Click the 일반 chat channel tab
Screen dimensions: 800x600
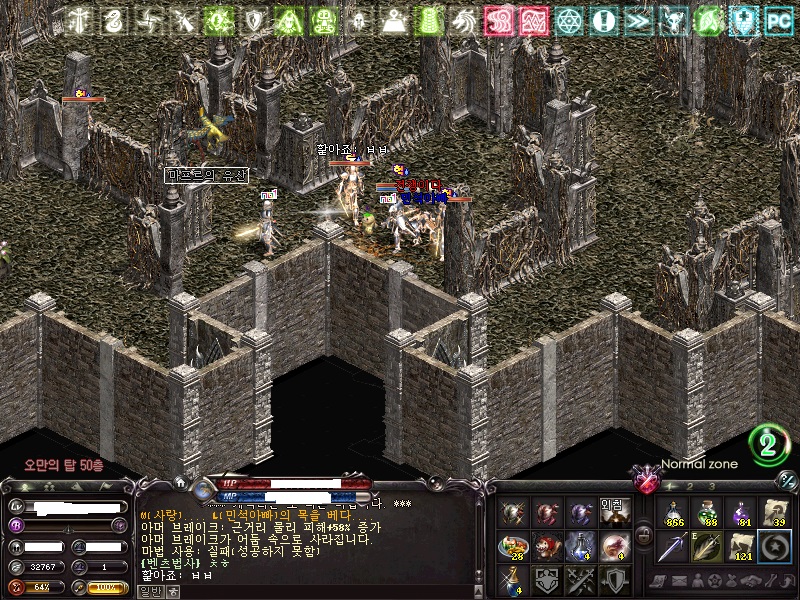pos(151,591)
